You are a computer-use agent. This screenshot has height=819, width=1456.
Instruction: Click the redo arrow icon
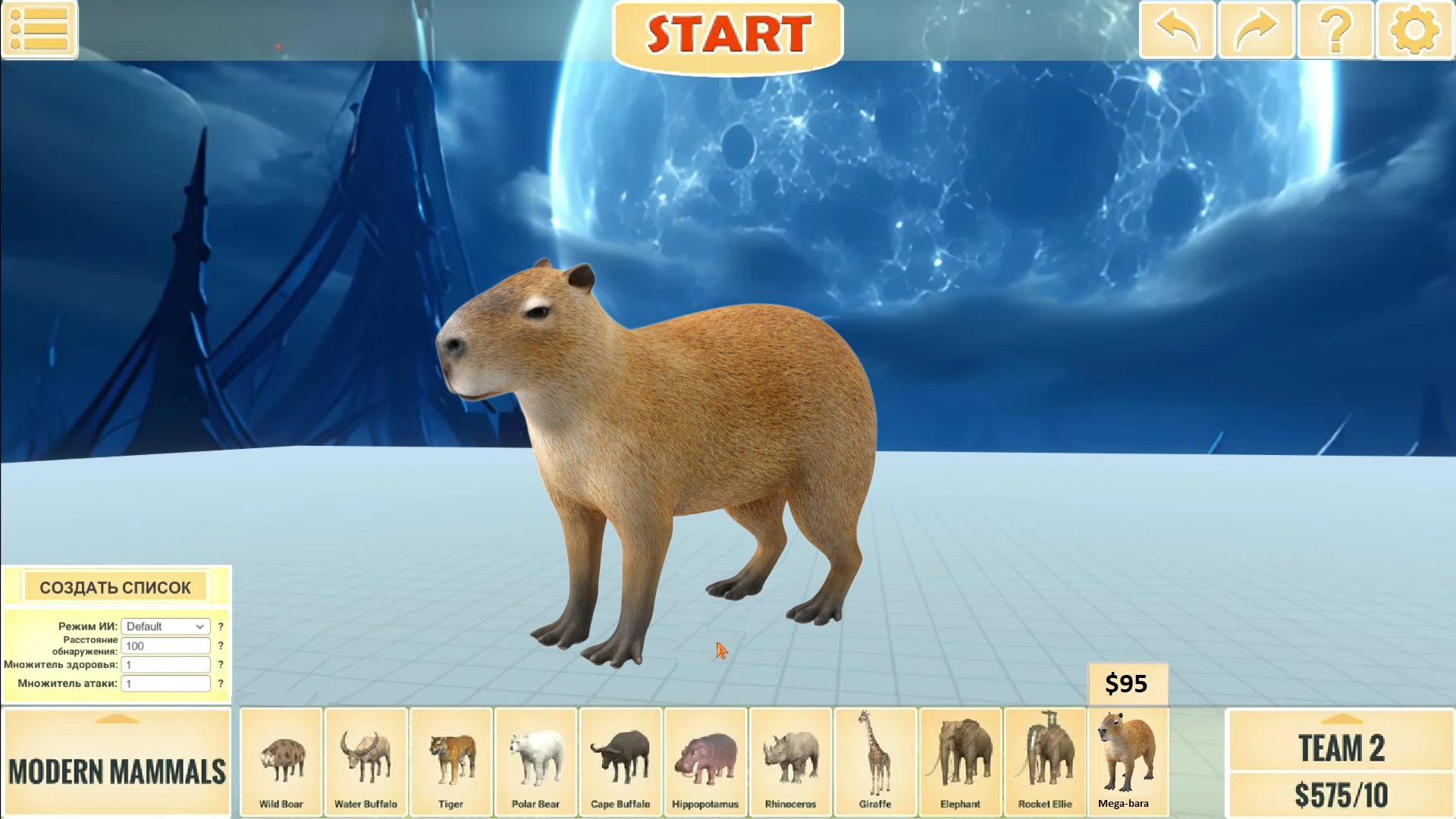click(x=1256, y=30)
